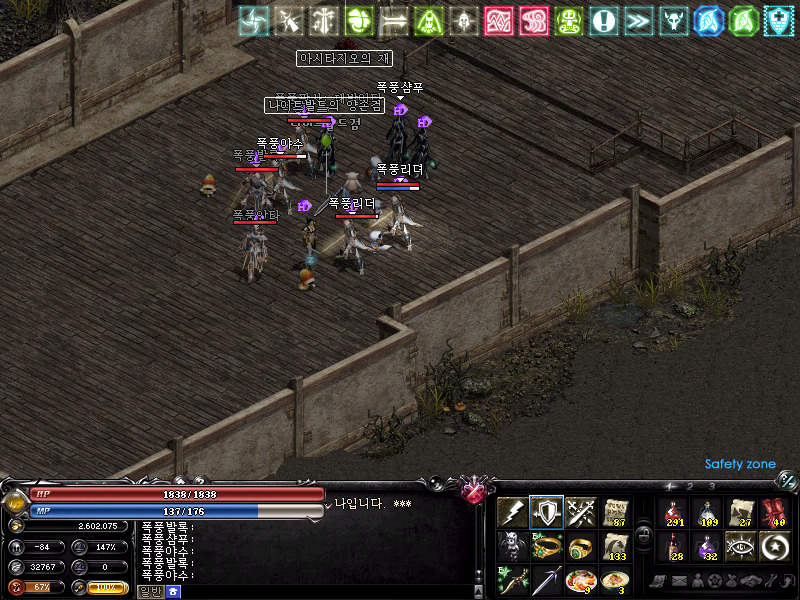Activate the eye skill icon
800x600 pixels.
pyautogui.click(x=740, y=546)
